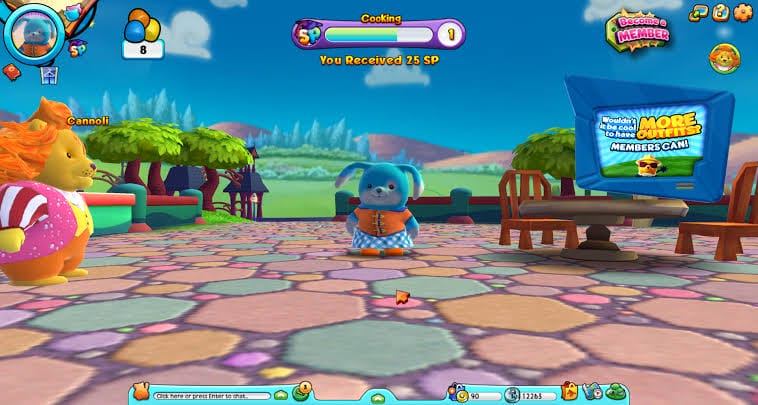
Task: Open the wardrobe hanger icon
Action: pyautogui.click(x=48, y=74)
